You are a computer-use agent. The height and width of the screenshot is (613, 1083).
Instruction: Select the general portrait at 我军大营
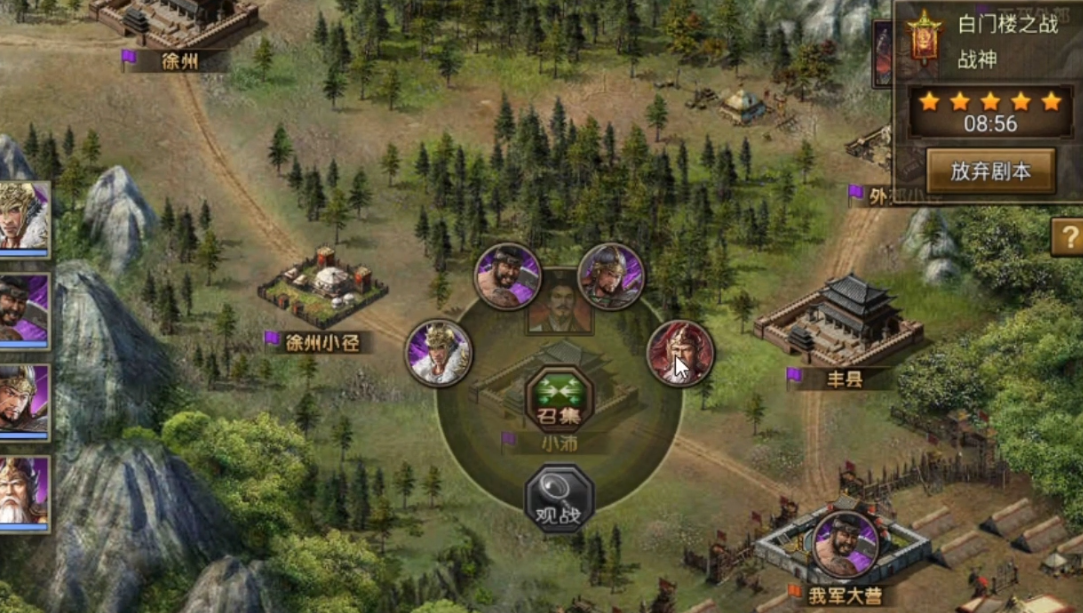(x=846, y=545)
